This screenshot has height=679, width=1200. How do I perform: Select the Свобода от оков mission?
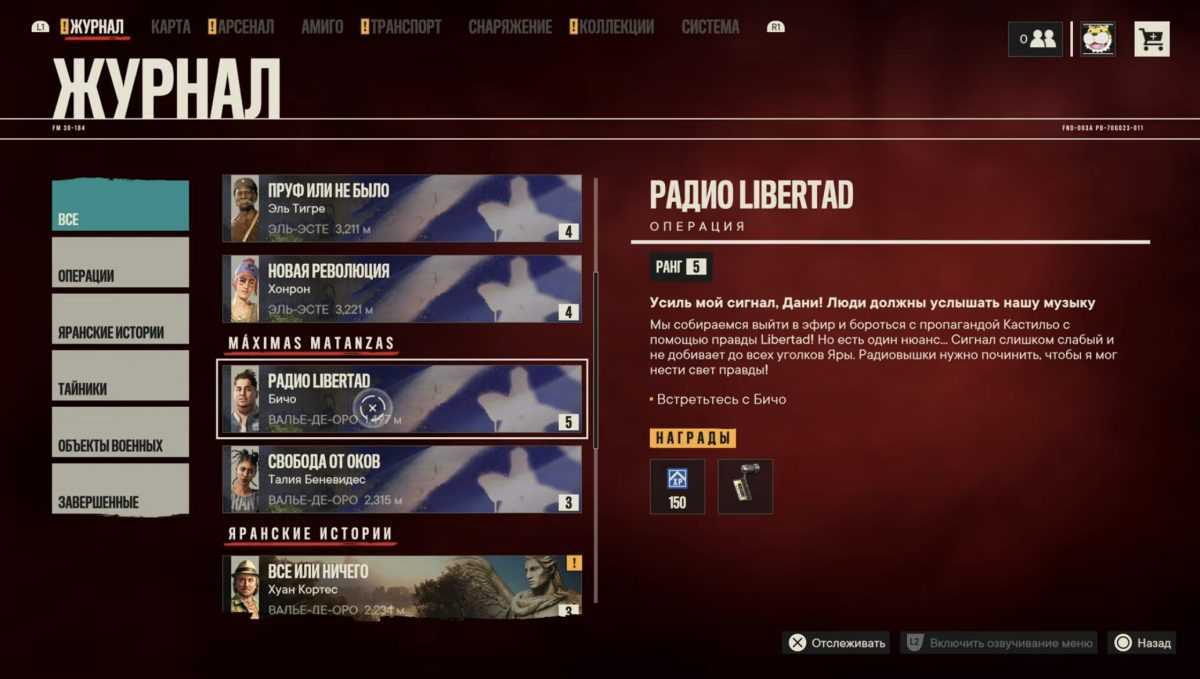[x=401, y=480]
